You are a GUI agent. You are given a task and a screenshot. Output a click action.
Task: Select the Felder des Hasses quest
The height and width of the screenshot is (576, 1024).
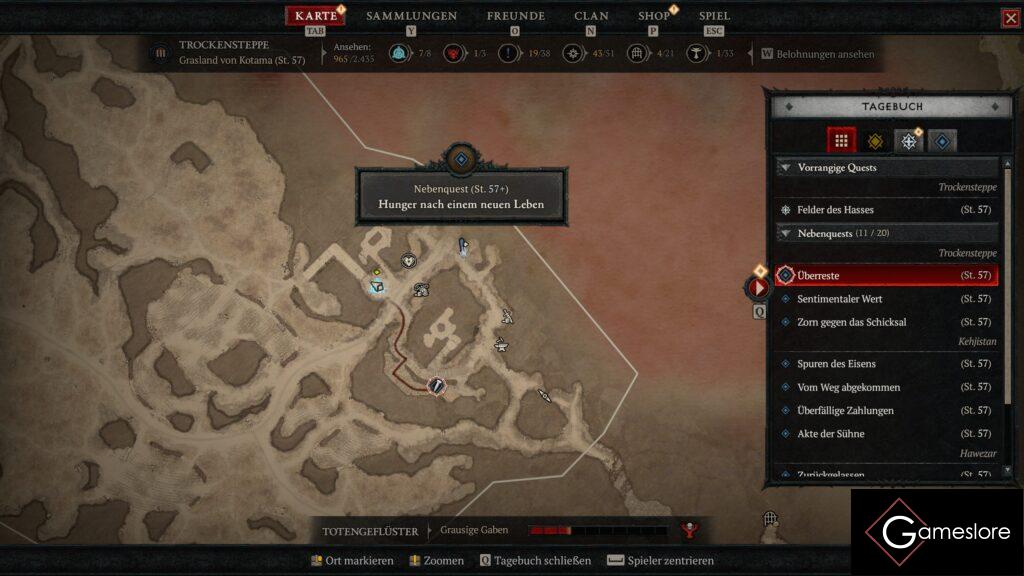[x=835, y=210]
